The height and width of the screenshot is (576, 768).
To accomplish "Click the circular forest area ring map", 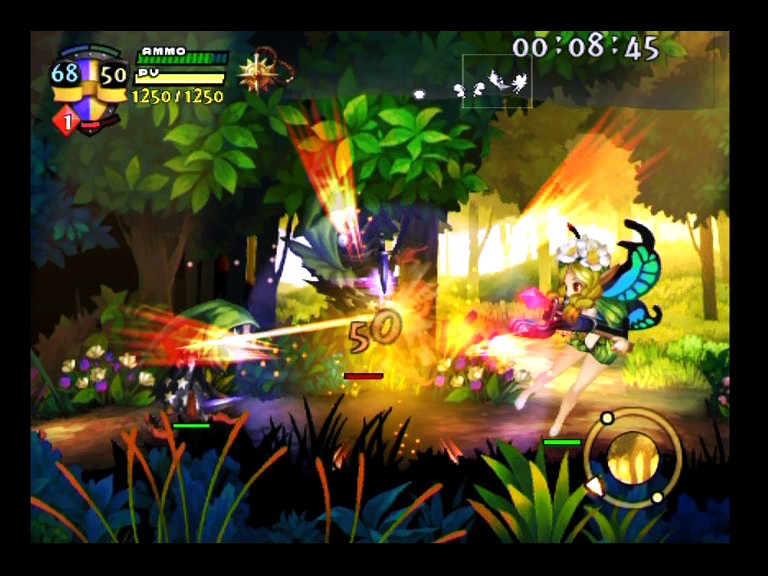I will coord(632,457).
